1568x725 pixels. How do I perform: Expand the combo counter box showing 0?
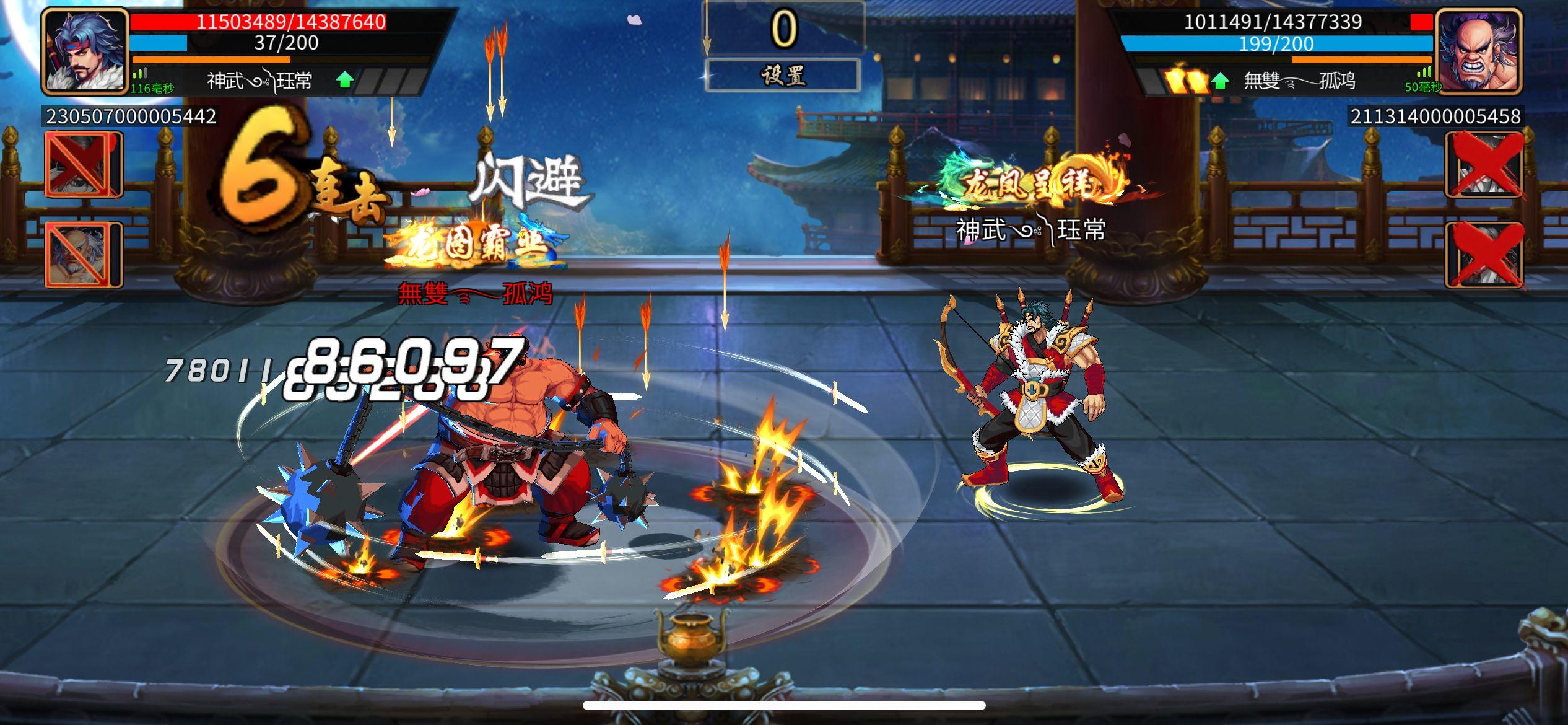[782, 28]
